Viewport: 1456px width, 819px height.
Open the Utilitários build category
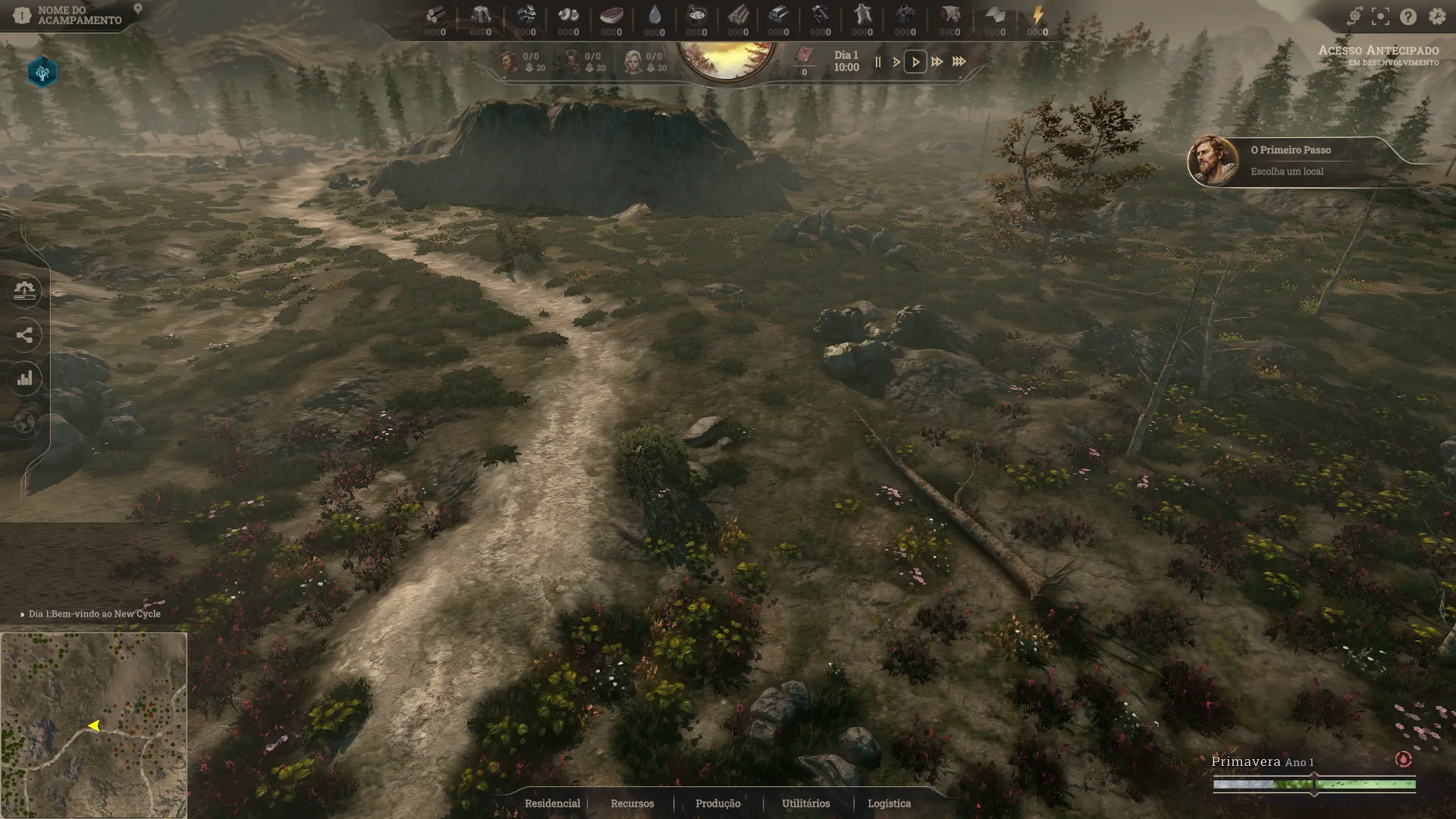(x=805, y=803)
